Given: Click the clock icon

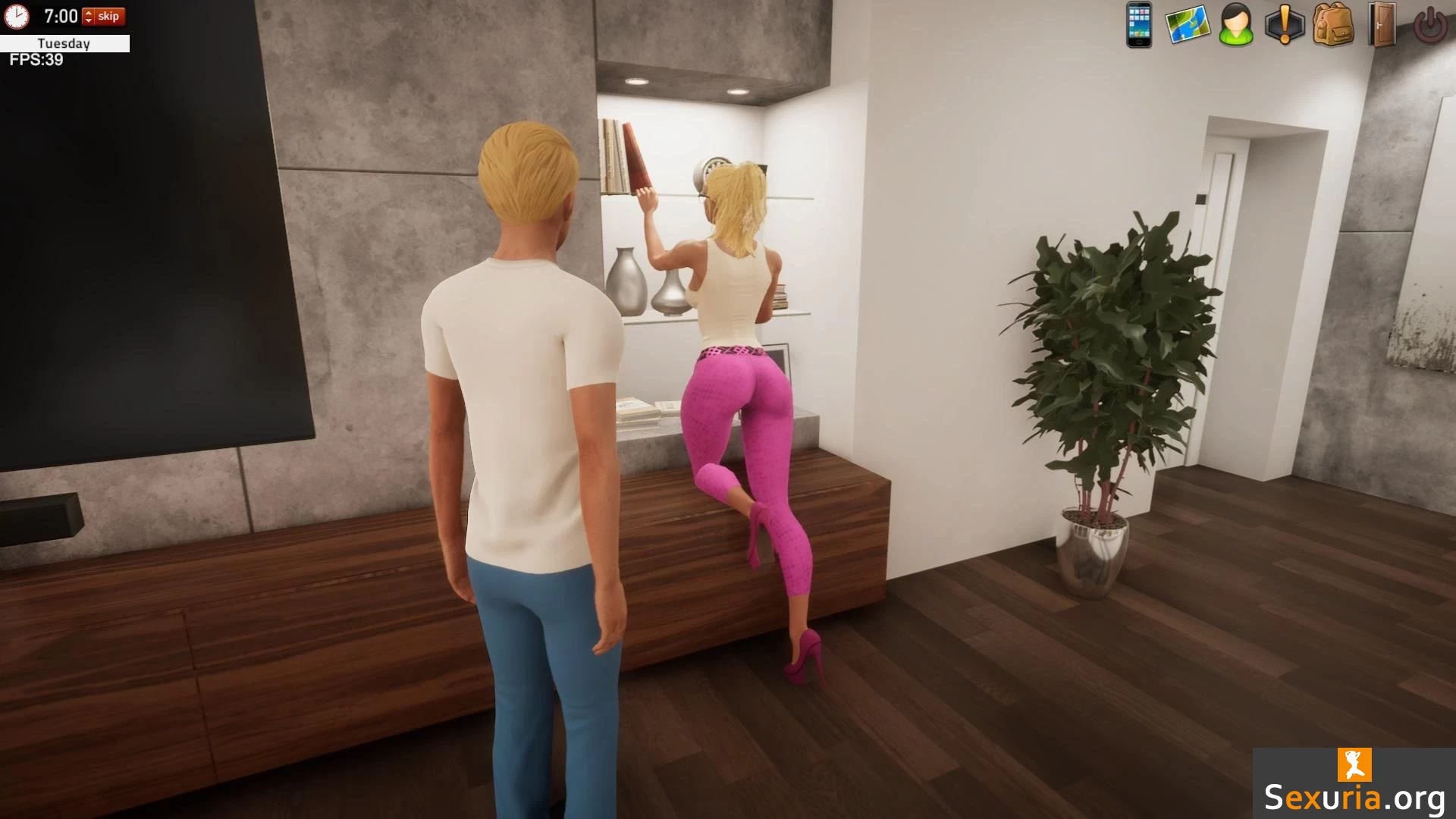Looking at the screenshot, I should [17, 16].
